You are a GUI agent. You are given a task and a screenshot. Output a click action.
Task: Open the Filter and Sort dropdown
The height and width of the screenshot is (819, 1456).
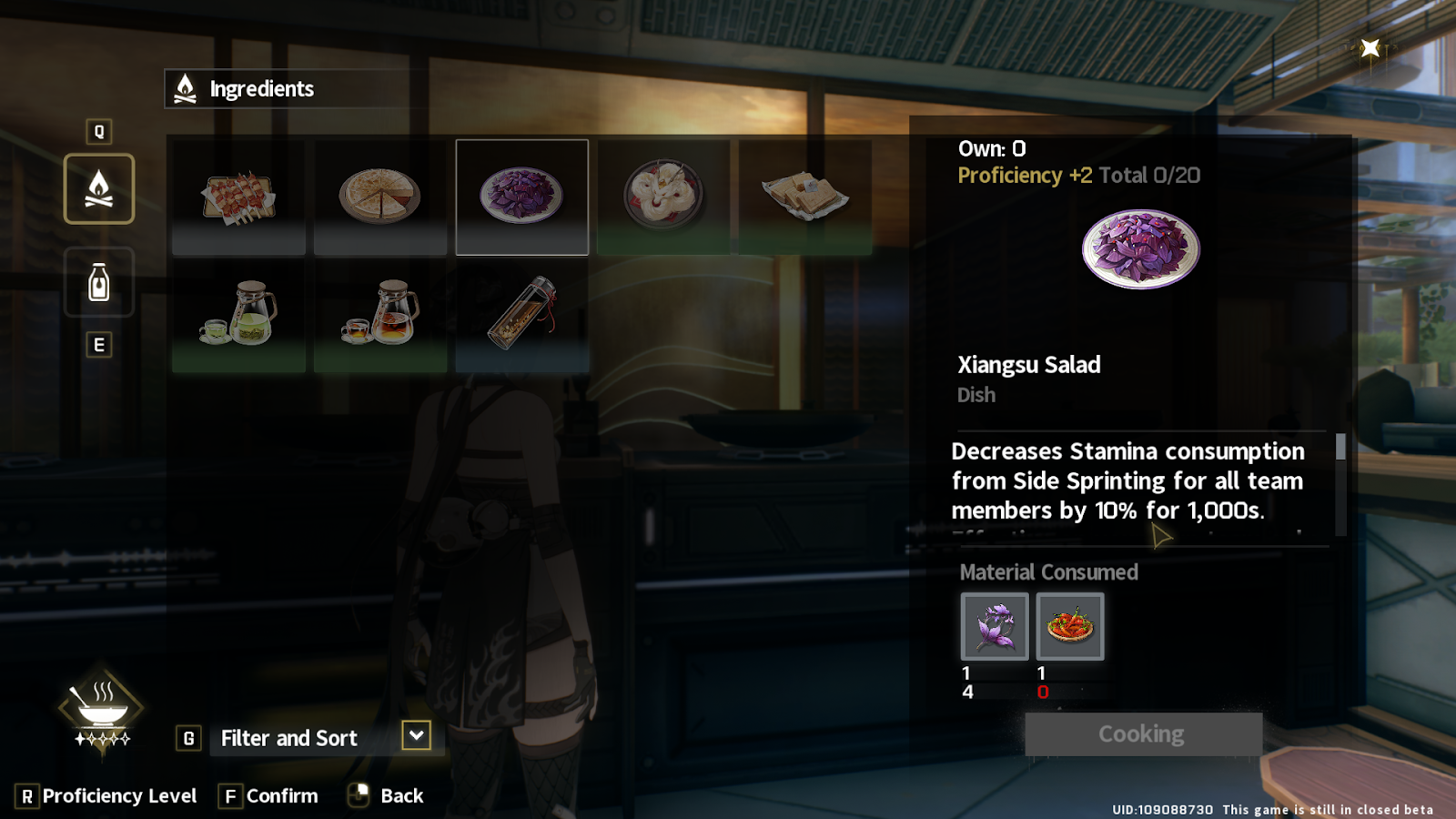(416, 735)
